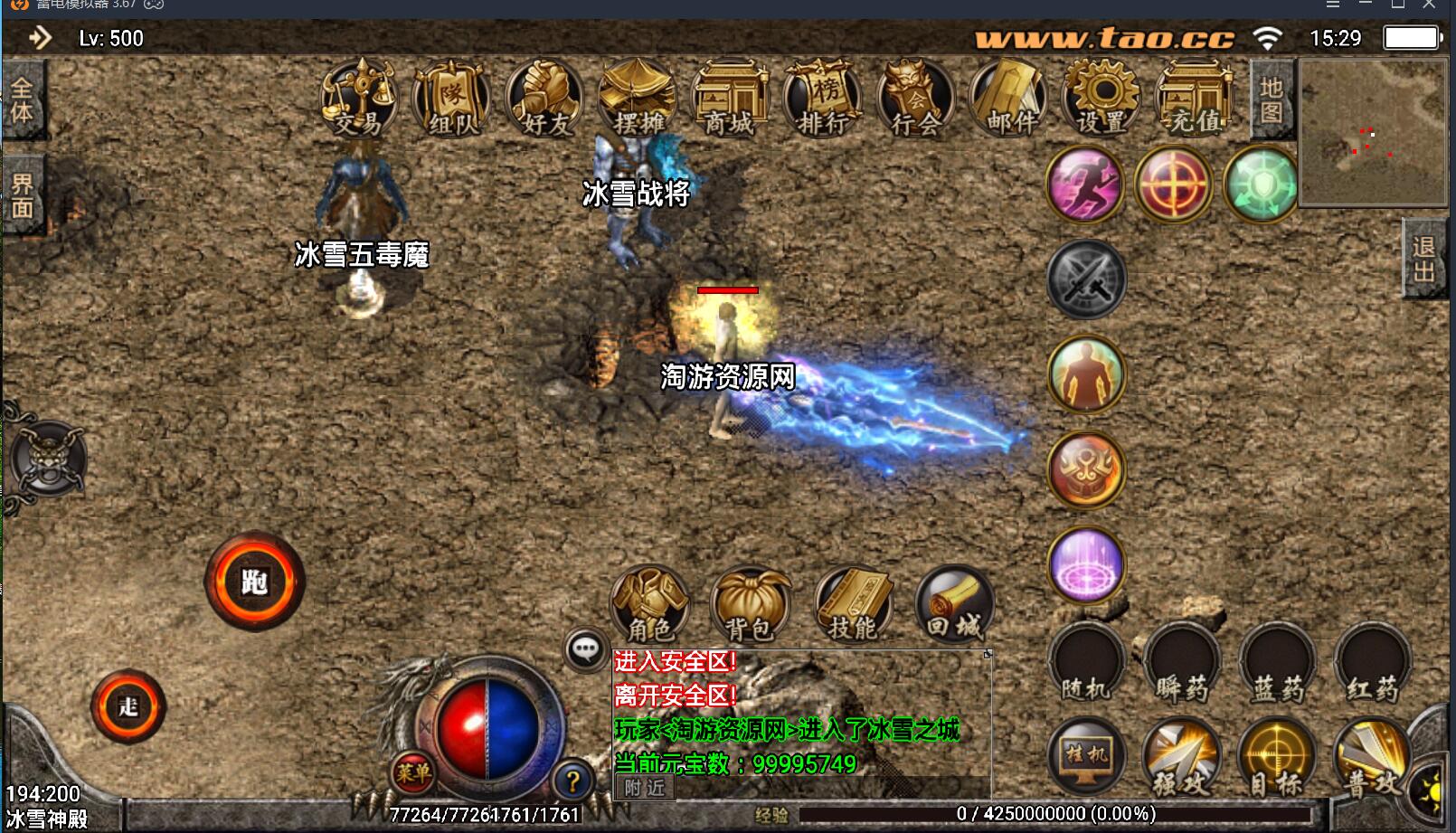
Task: Exit using the 退出 button
Action: coord(1424,259)
